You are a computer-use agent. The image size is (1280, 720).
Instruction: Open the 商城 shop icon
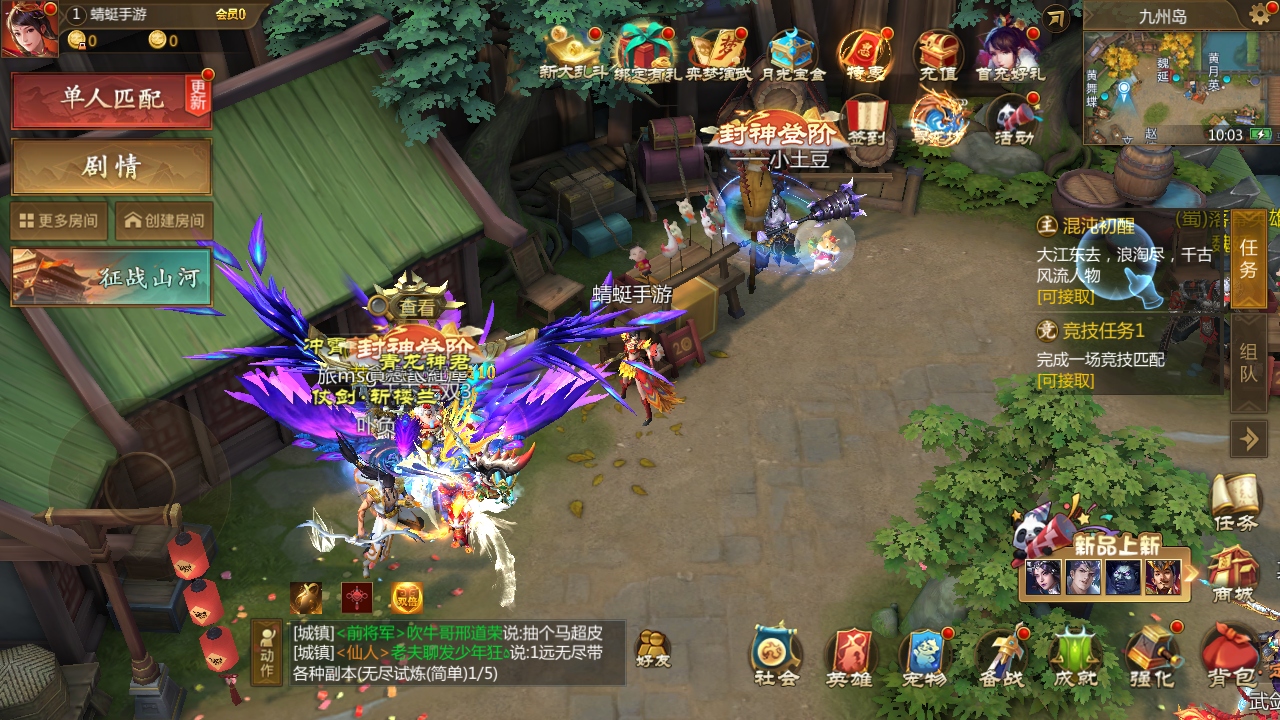pos(1231,574)
